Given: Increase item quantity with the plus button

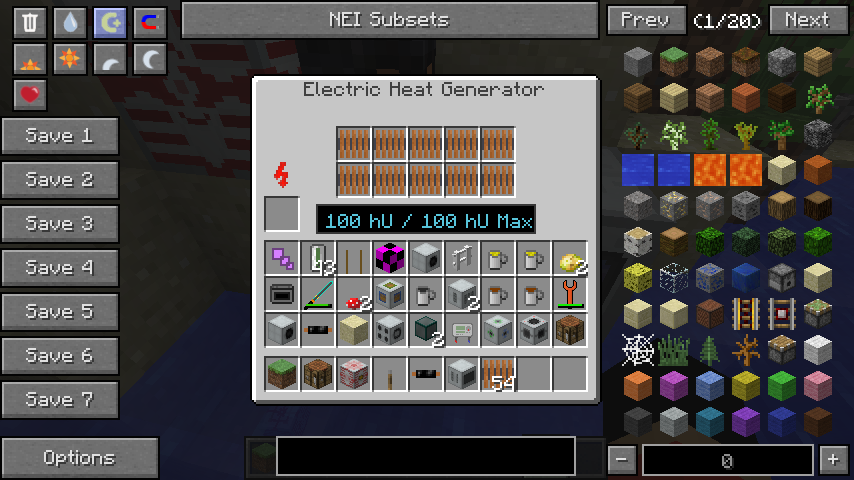Looking at the screenshot, I should click(832, 460).
